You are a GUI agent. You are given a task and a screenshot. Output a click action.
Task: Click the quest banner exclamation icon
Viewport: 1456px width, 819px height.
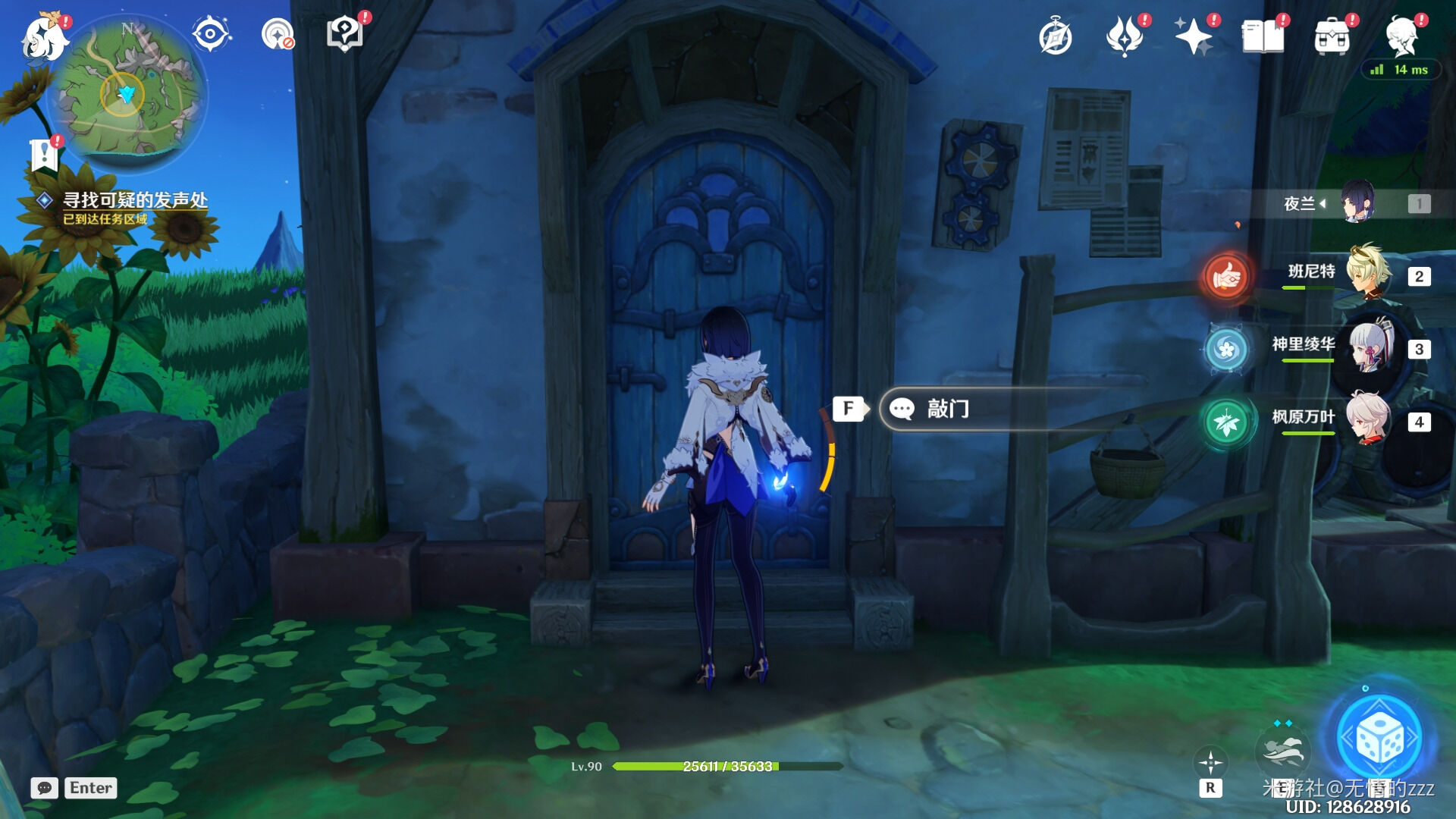pos(44,154)
